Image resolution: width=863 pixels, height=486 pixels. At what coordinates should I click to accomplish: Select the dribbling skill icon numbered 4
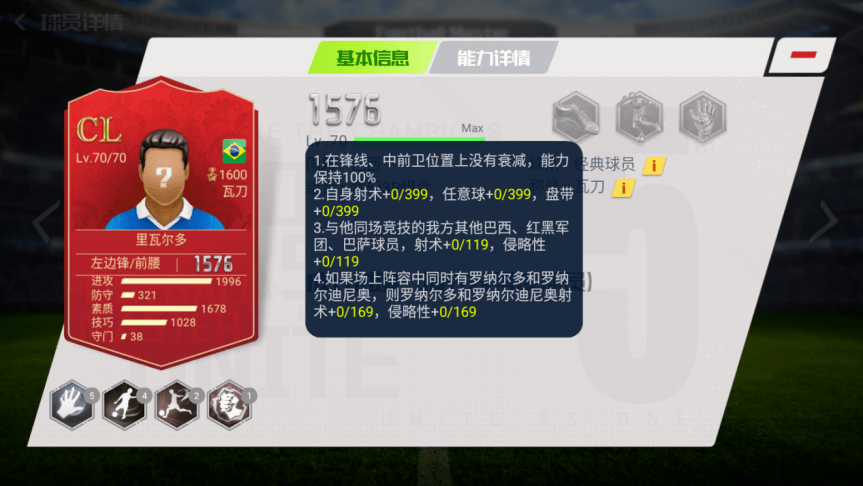pos(125,404)
